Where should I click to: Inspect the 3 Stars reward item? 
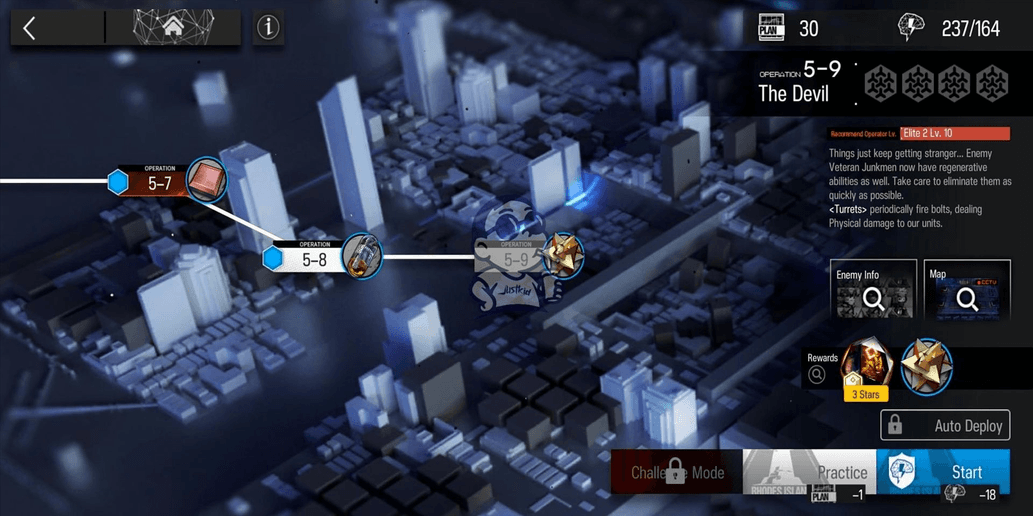click(x=864, y=366)
